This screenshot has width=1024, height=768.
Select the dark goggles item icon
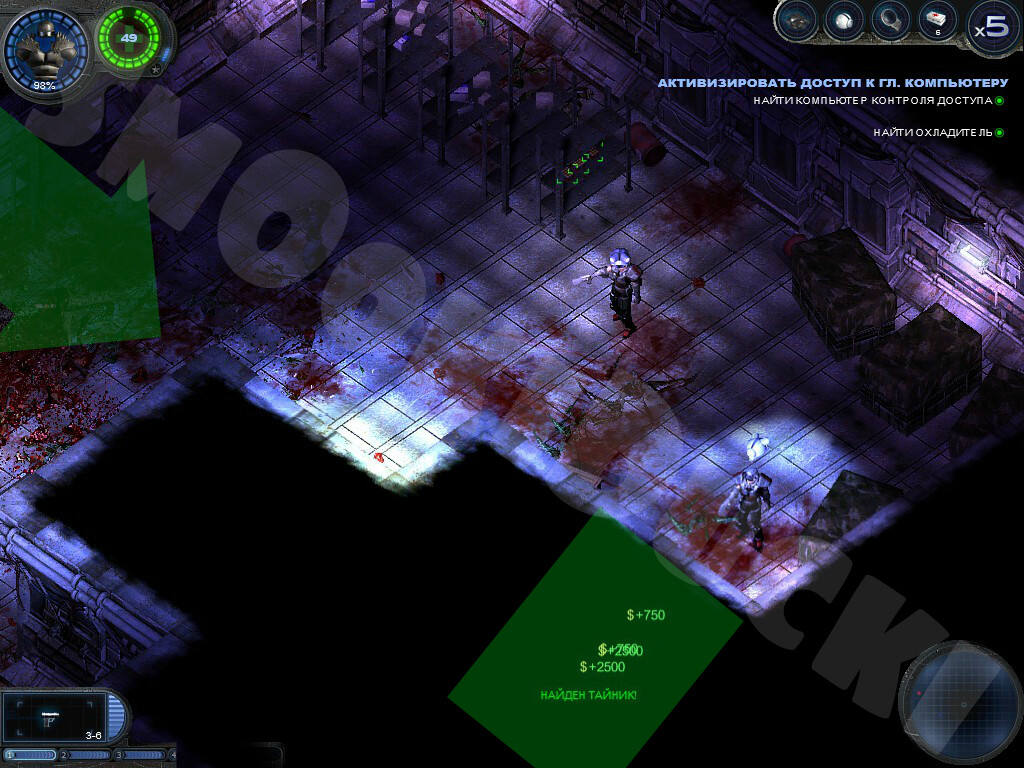[797, 20]
